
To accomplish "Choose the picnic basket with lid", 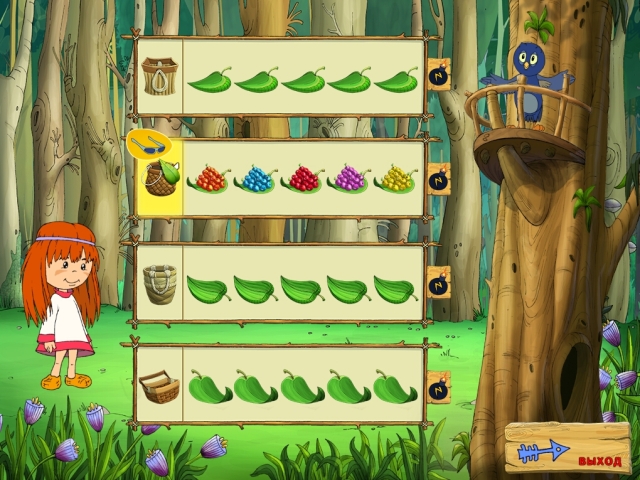I will pos(158,385).
